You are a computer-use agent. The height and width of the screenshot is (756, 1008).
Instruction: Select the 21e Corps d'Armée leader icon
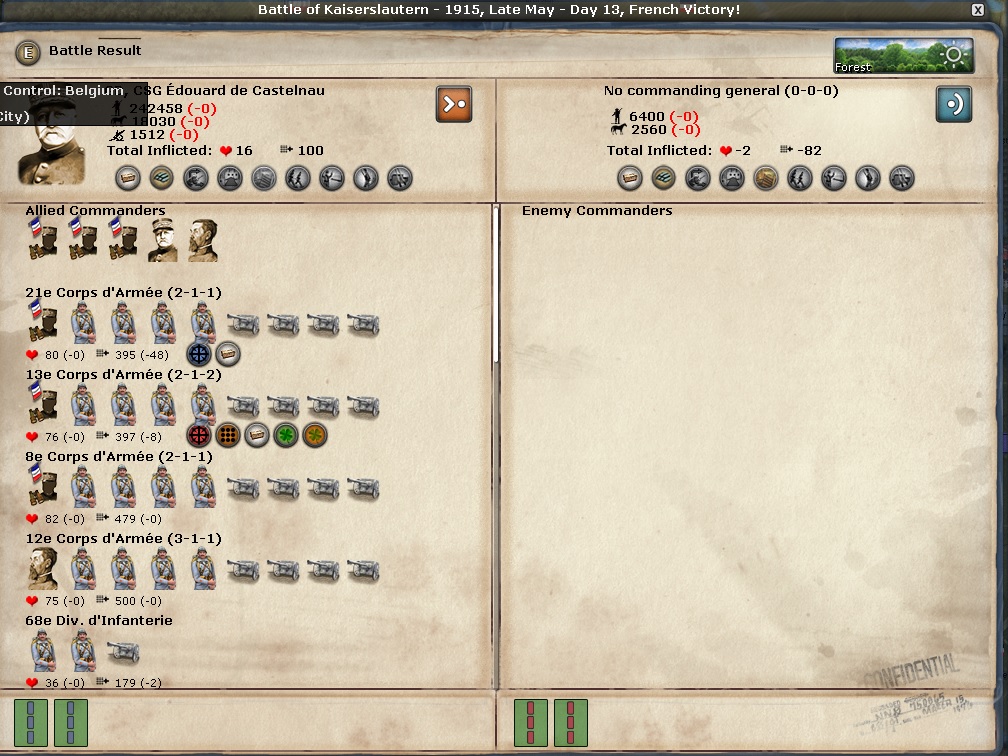click(43, 323)
